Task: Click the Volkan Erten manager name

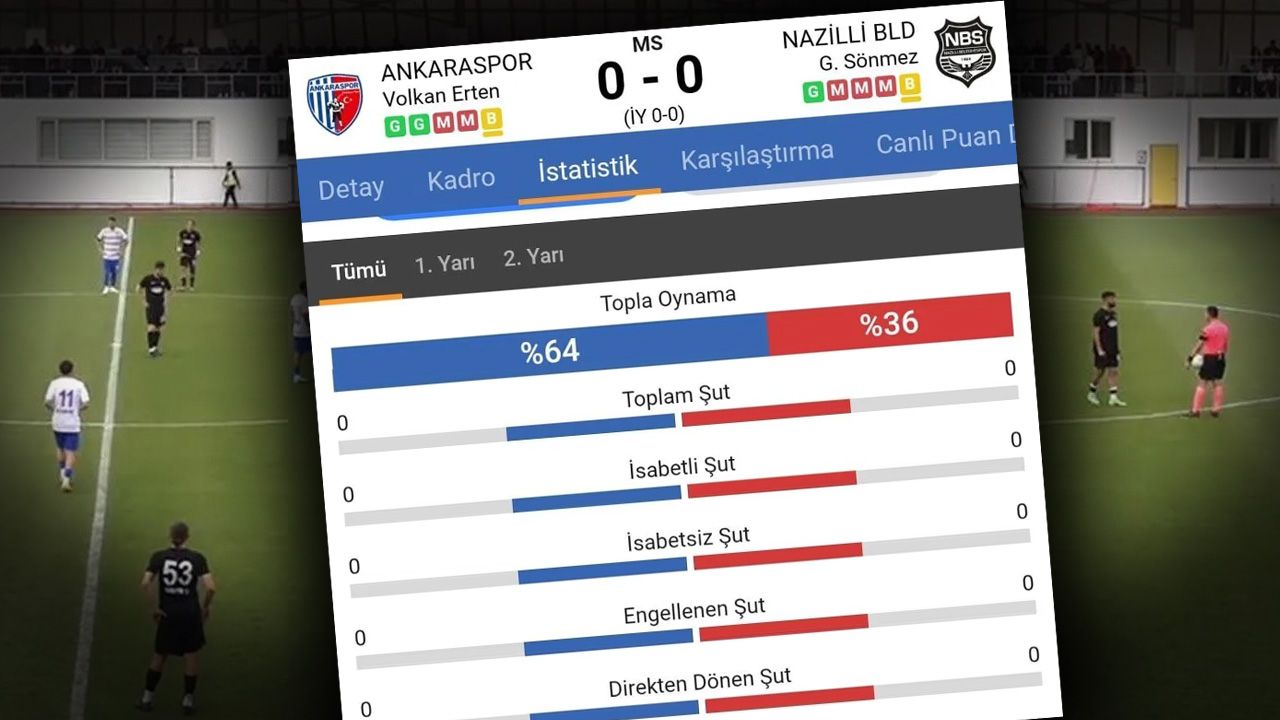Action: [442, 95]
